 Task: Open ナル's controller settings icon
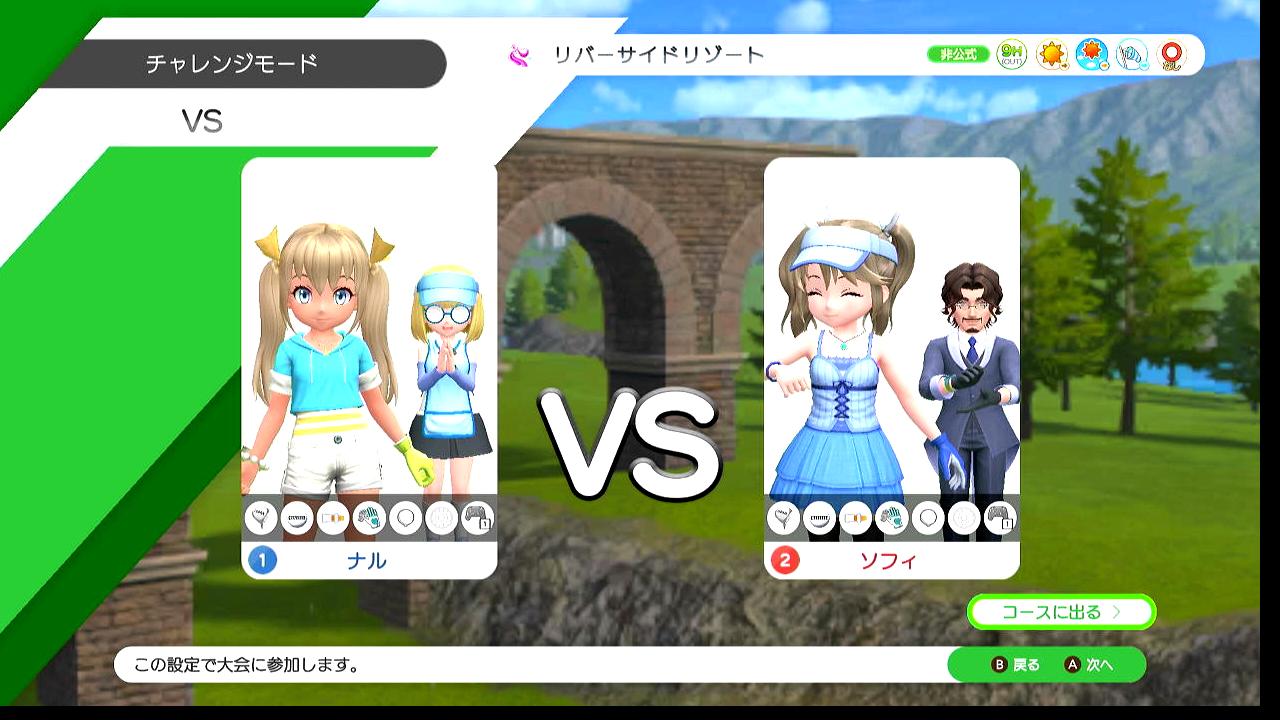pyautogui.click(x=478, y=518)
